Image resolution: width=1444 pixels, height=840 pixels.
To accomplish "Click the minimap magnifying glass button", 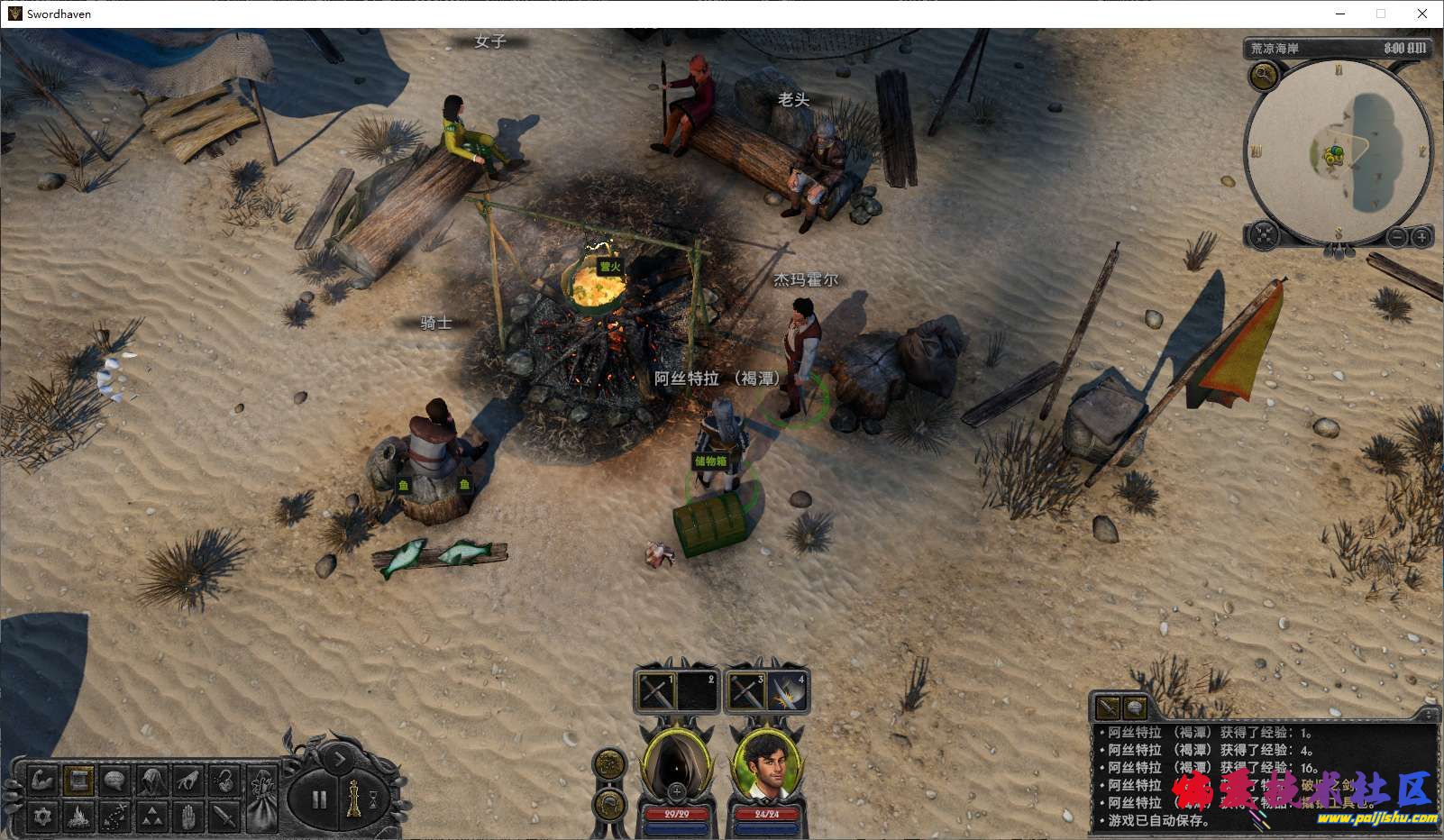I will tap(1263, 76).
